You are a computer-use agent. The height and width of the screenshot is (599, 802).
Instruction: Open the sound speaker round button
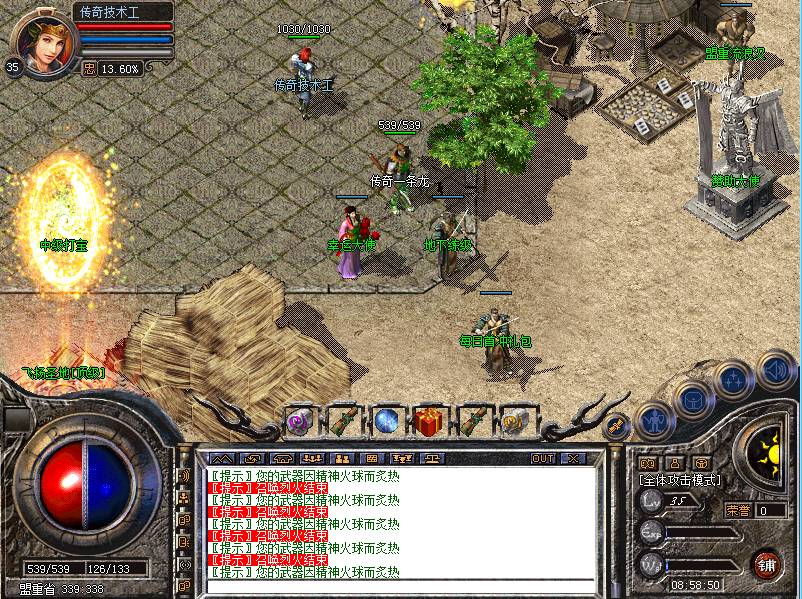point(776,370)
